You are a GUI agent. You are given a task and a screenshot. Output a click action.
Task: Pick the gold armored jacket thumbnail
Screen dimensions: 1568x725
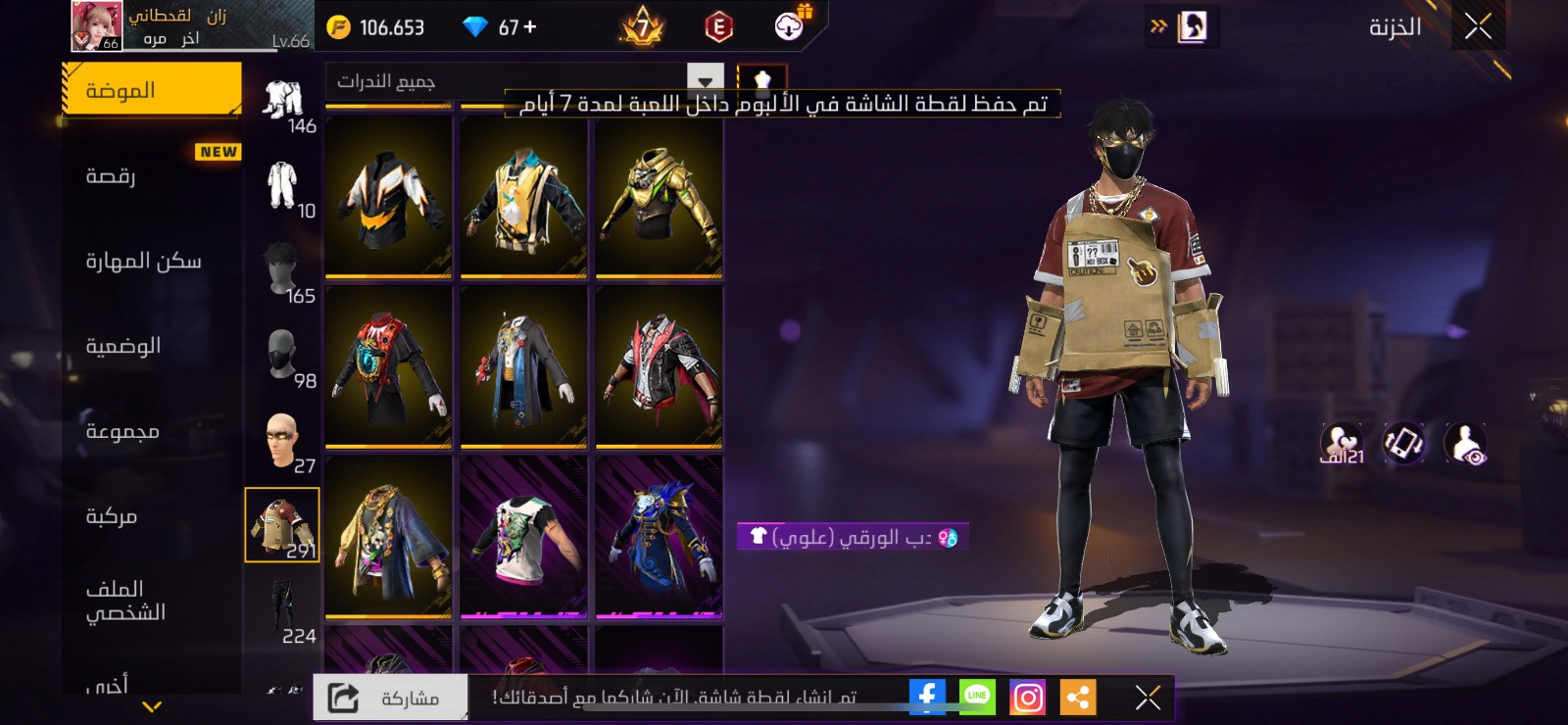pos(659,197)
